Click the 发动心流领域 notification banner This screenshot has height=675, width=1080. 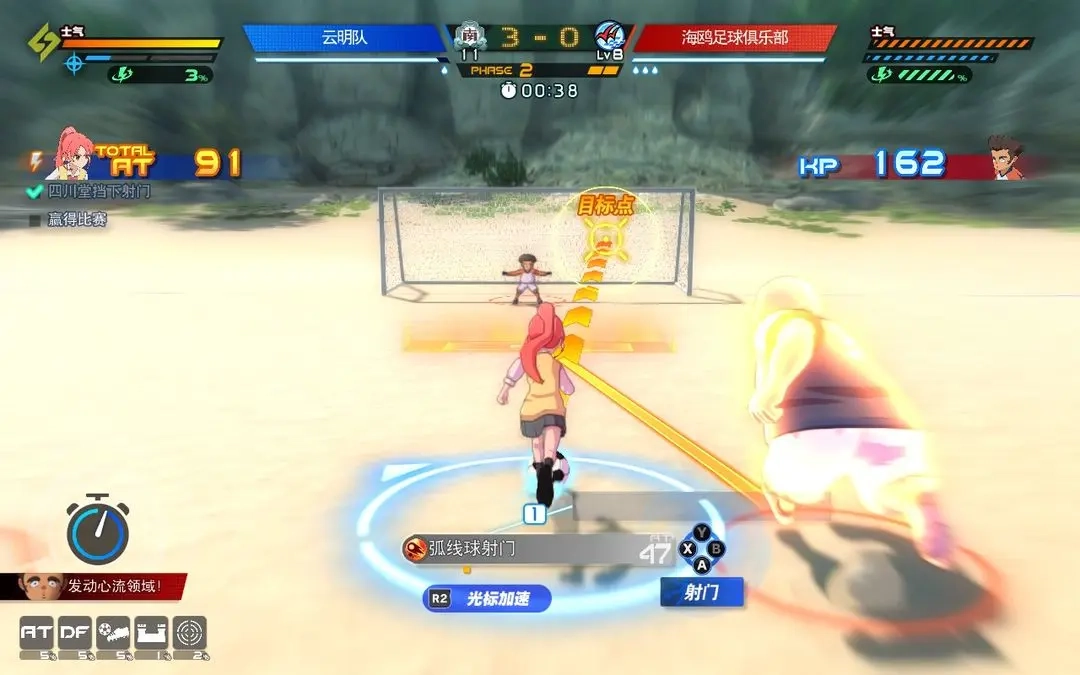click(x=95, y=586)
